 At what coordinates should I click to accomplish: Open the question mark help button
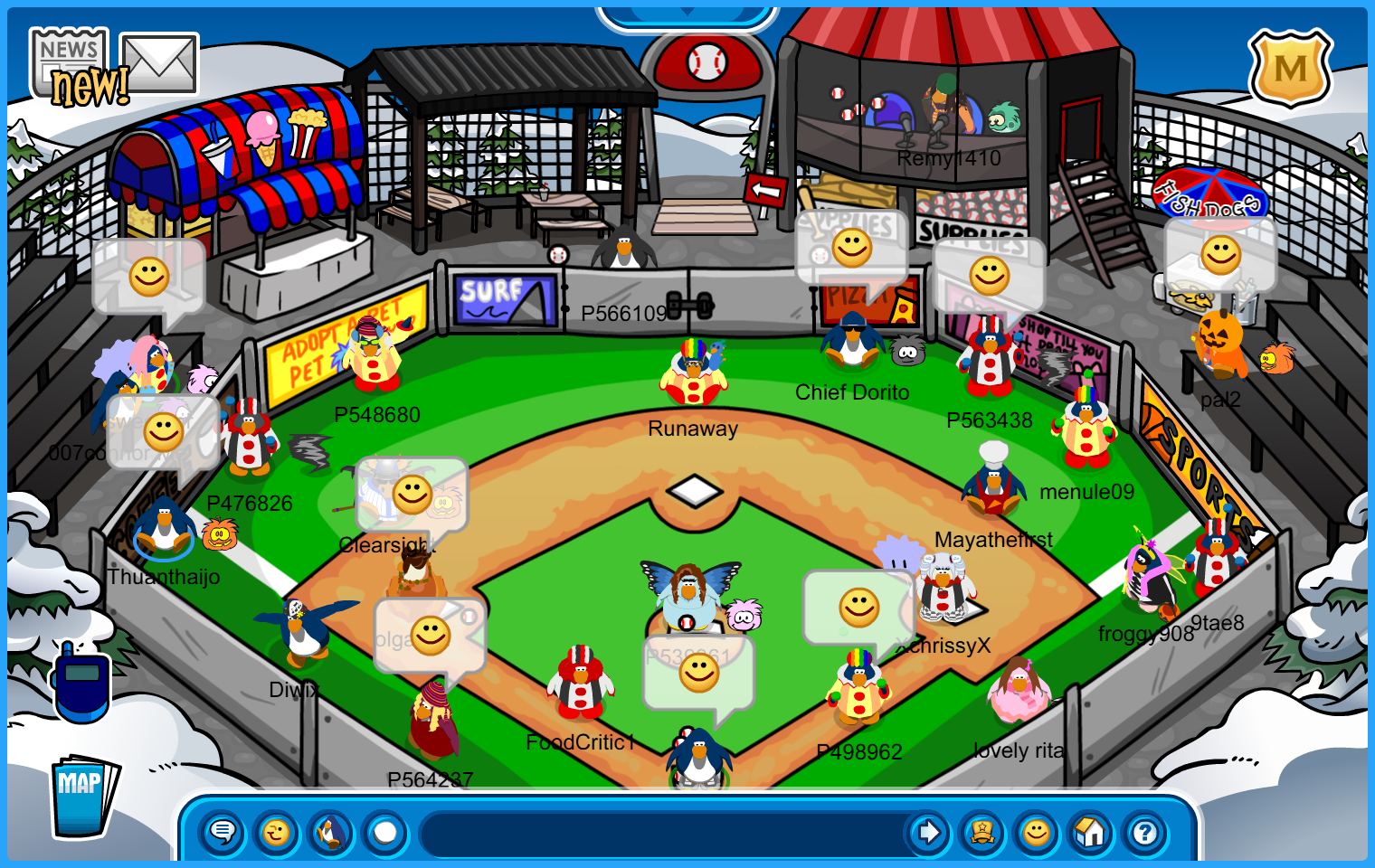tap(1145, 833)
